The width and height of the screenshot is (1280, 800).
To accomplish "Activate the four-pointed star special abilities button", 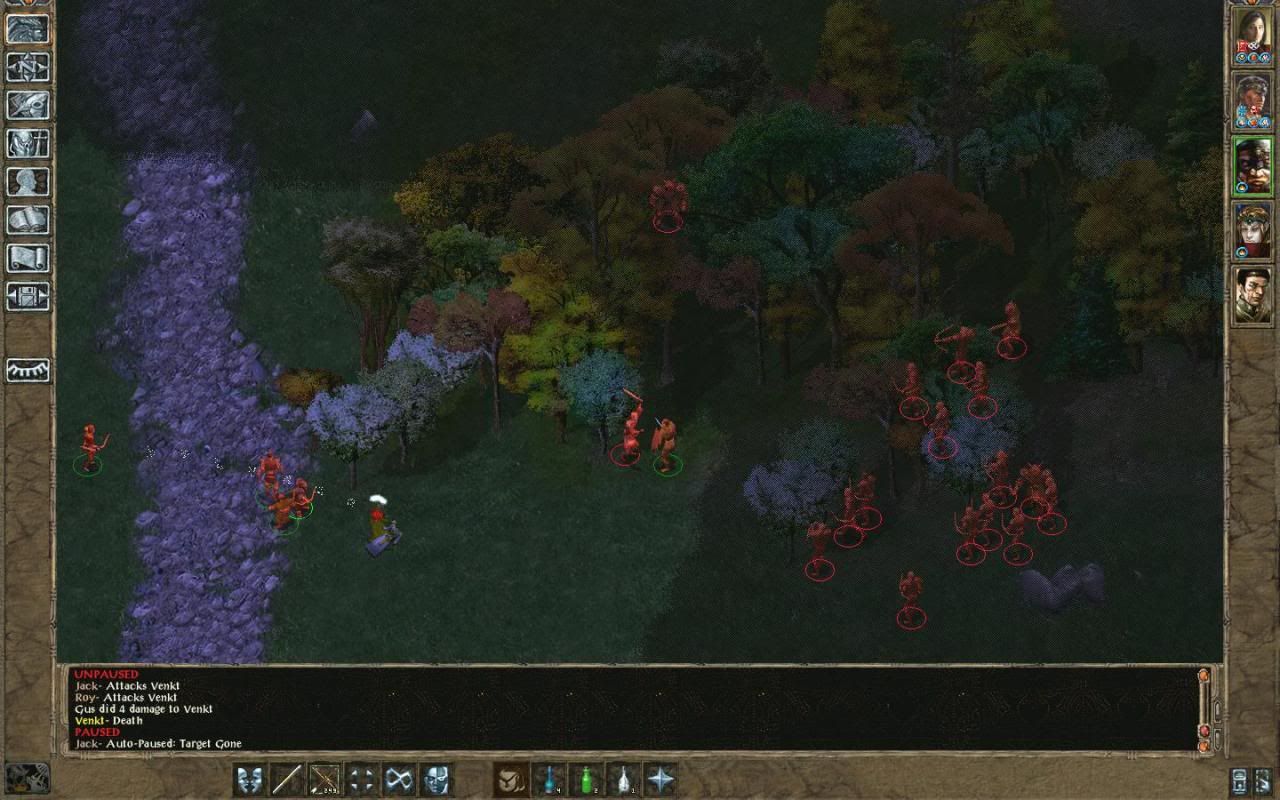I will coord(661,779).
